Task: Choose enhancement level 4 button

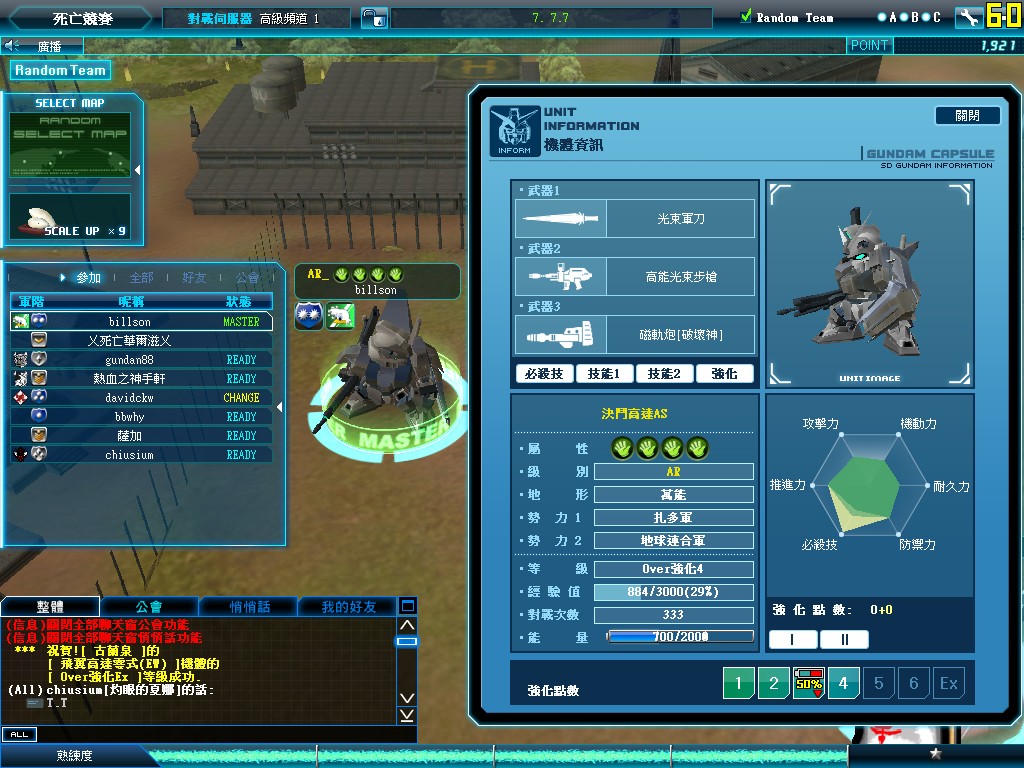Action: pos(843,684)
